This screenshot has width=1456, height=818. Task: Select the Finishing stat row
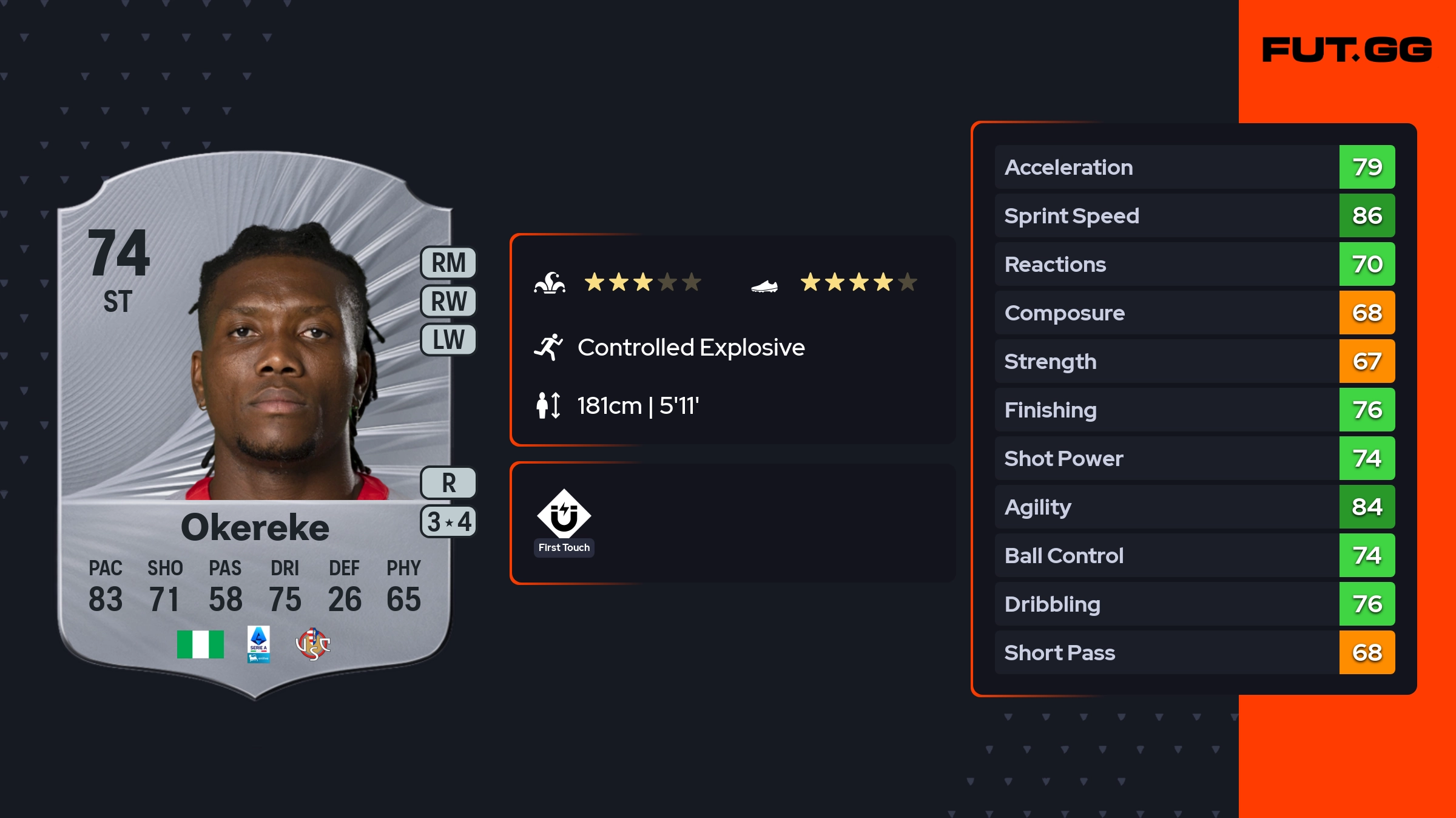[1194, 410]
